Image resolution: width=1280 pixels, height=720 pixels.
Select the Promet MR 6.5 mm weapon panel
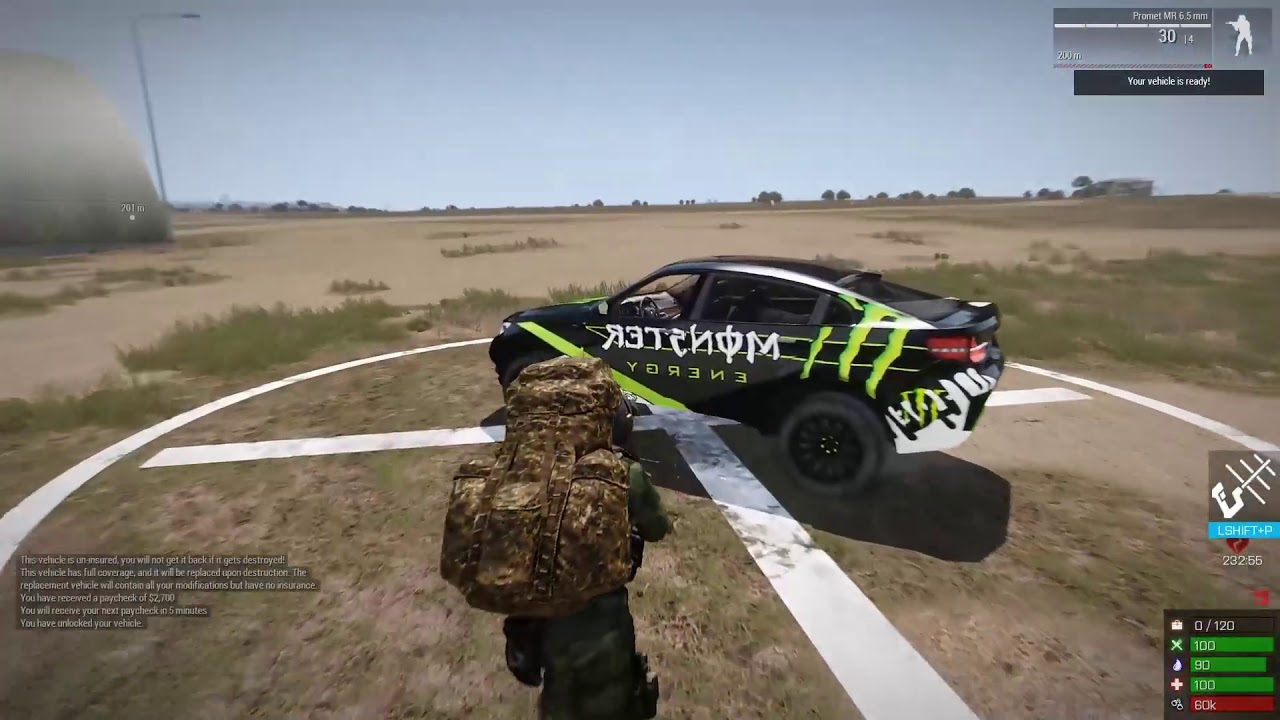click(x=1131, y=37)
